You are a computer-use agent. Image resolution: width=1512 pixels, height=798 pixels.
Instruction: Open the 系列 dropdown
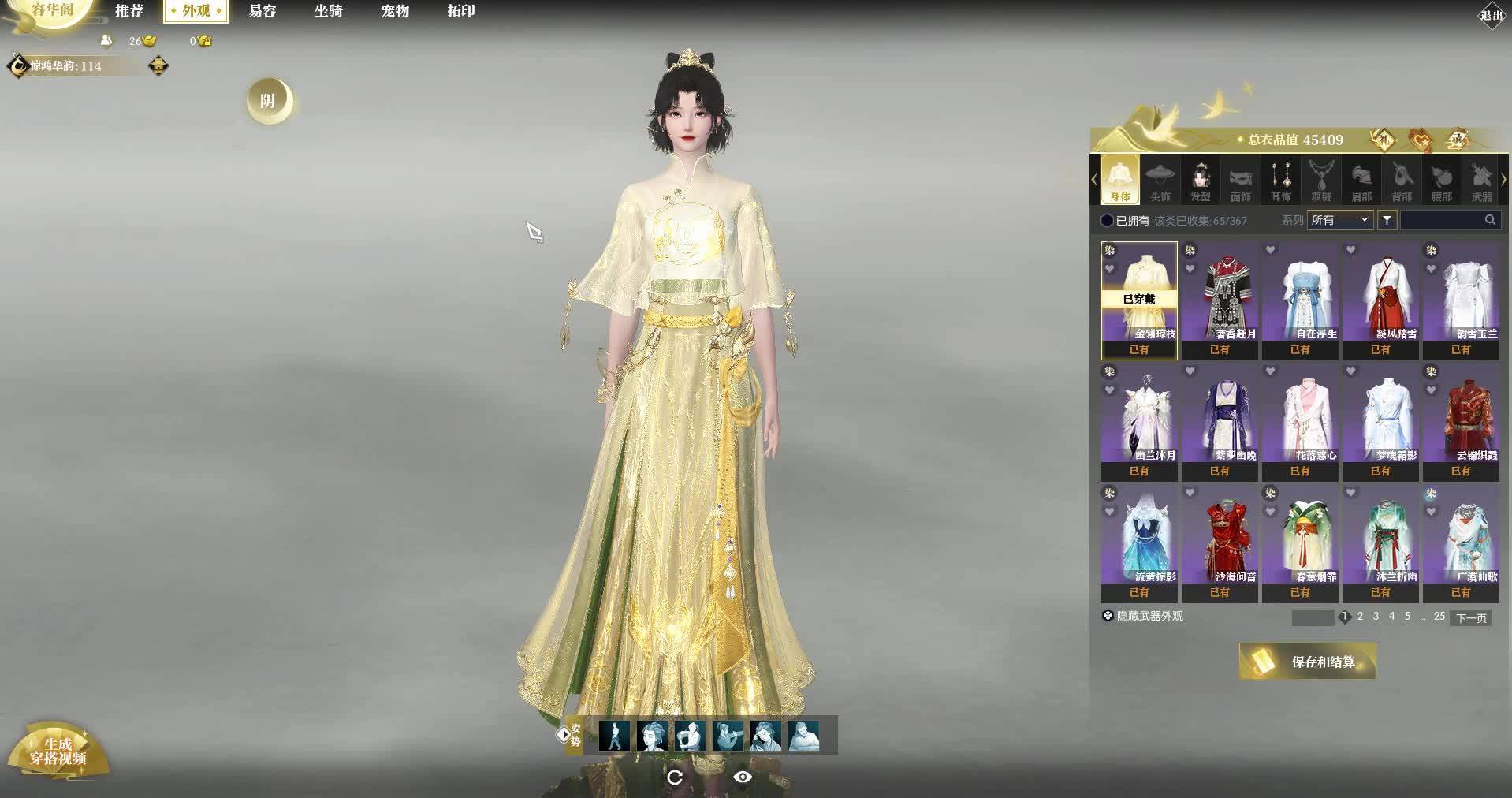(x=1340, y=220)
